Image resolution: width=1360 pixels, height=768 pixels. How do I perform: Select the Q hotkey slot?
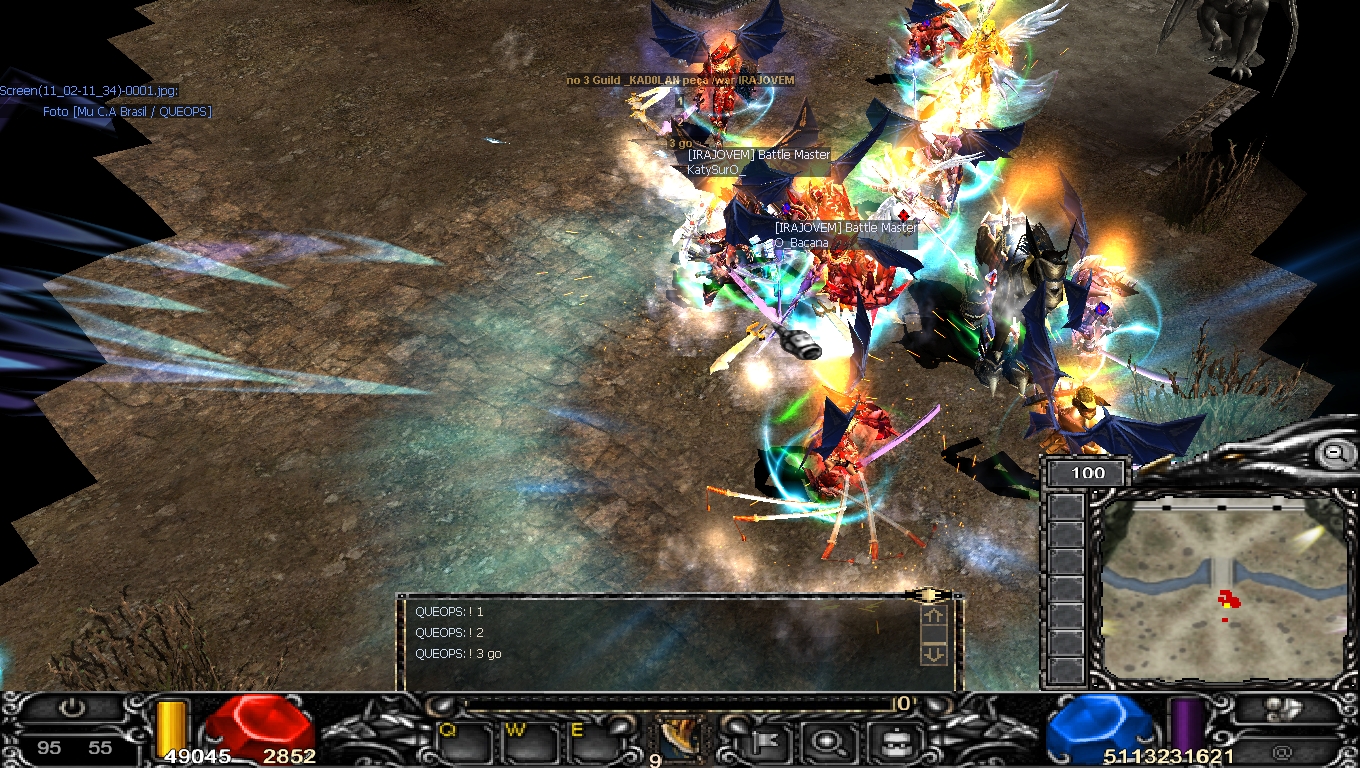click(x=463, y=742)
